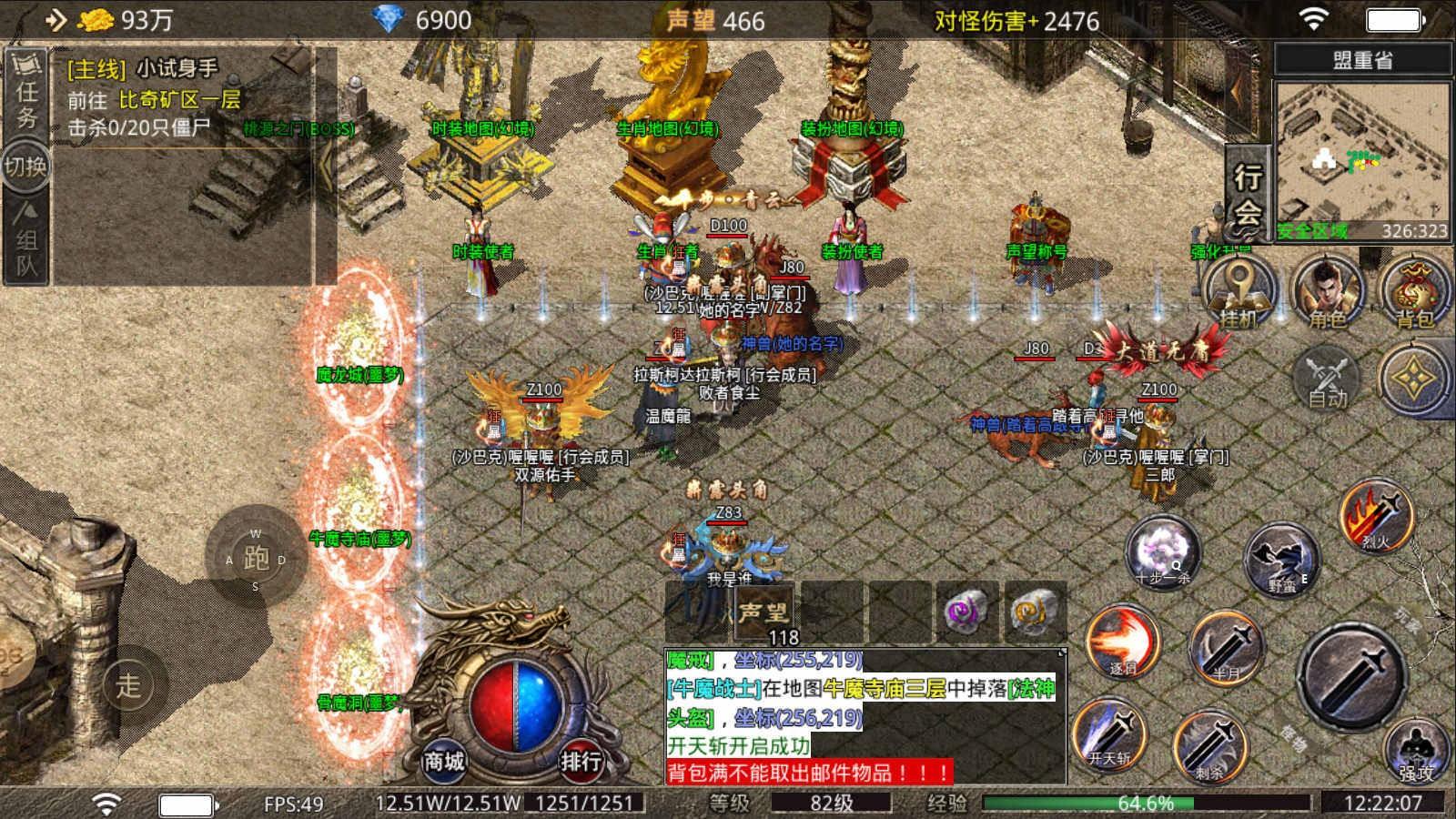Activate the 烈火 flaming sword skill
The width and height of the screenshot is (1456, 819).
pos(1377,516)
